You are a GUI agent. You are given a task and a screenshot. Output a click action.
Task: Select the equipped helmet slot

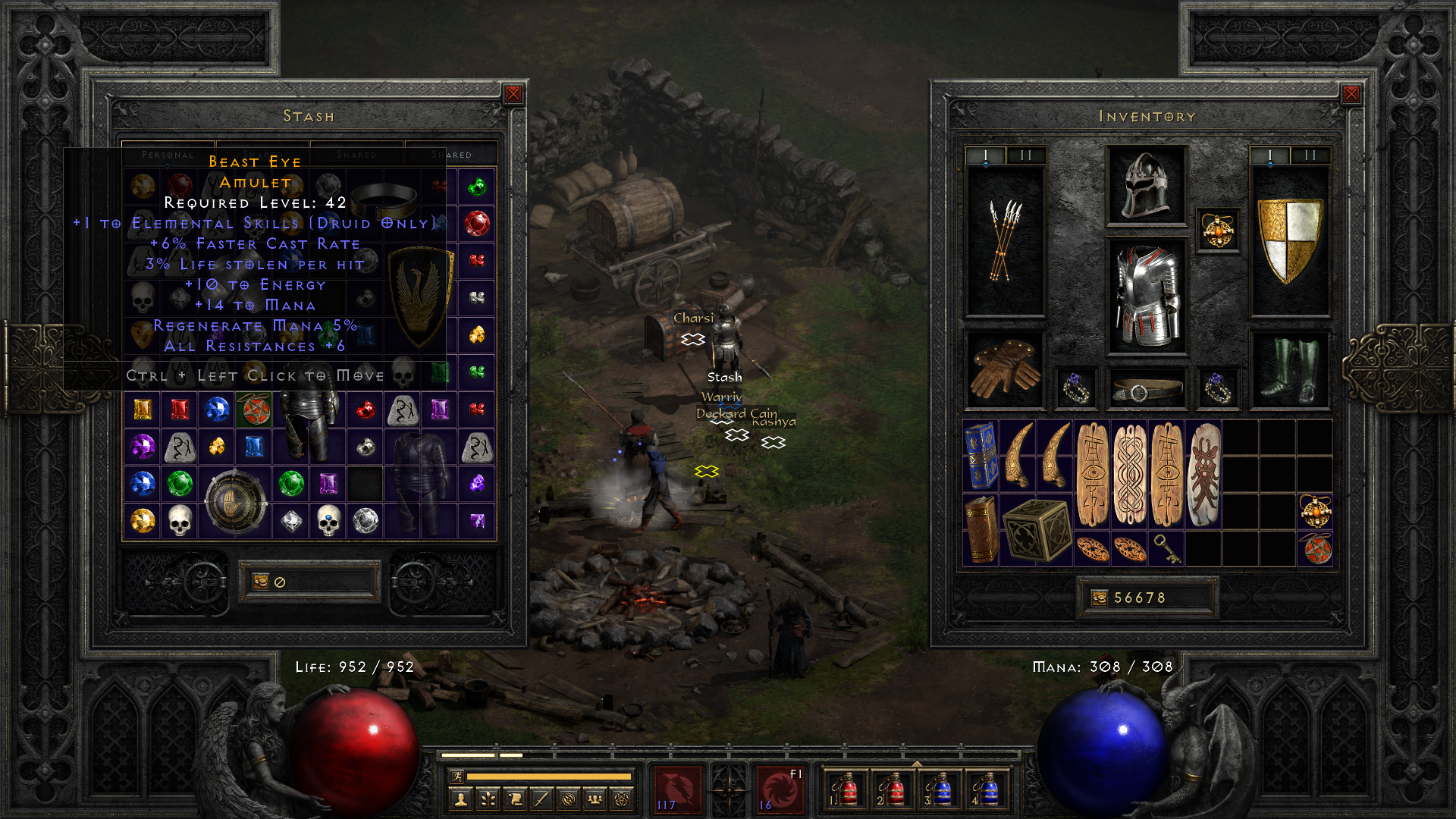point(1146,186)
